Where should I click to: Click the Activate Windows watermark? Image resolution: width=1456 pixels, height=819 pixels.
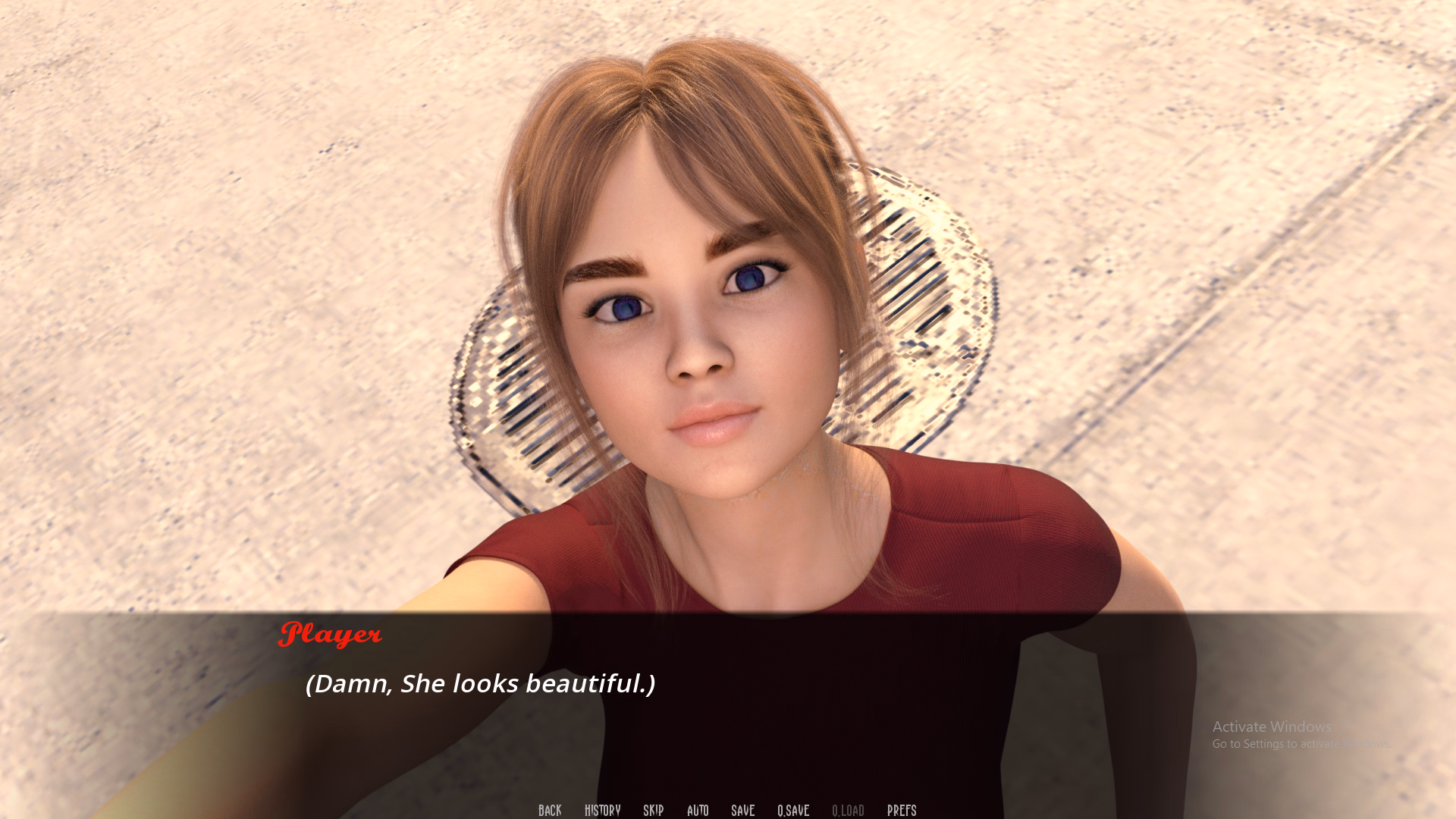(x=1271, y=726)
